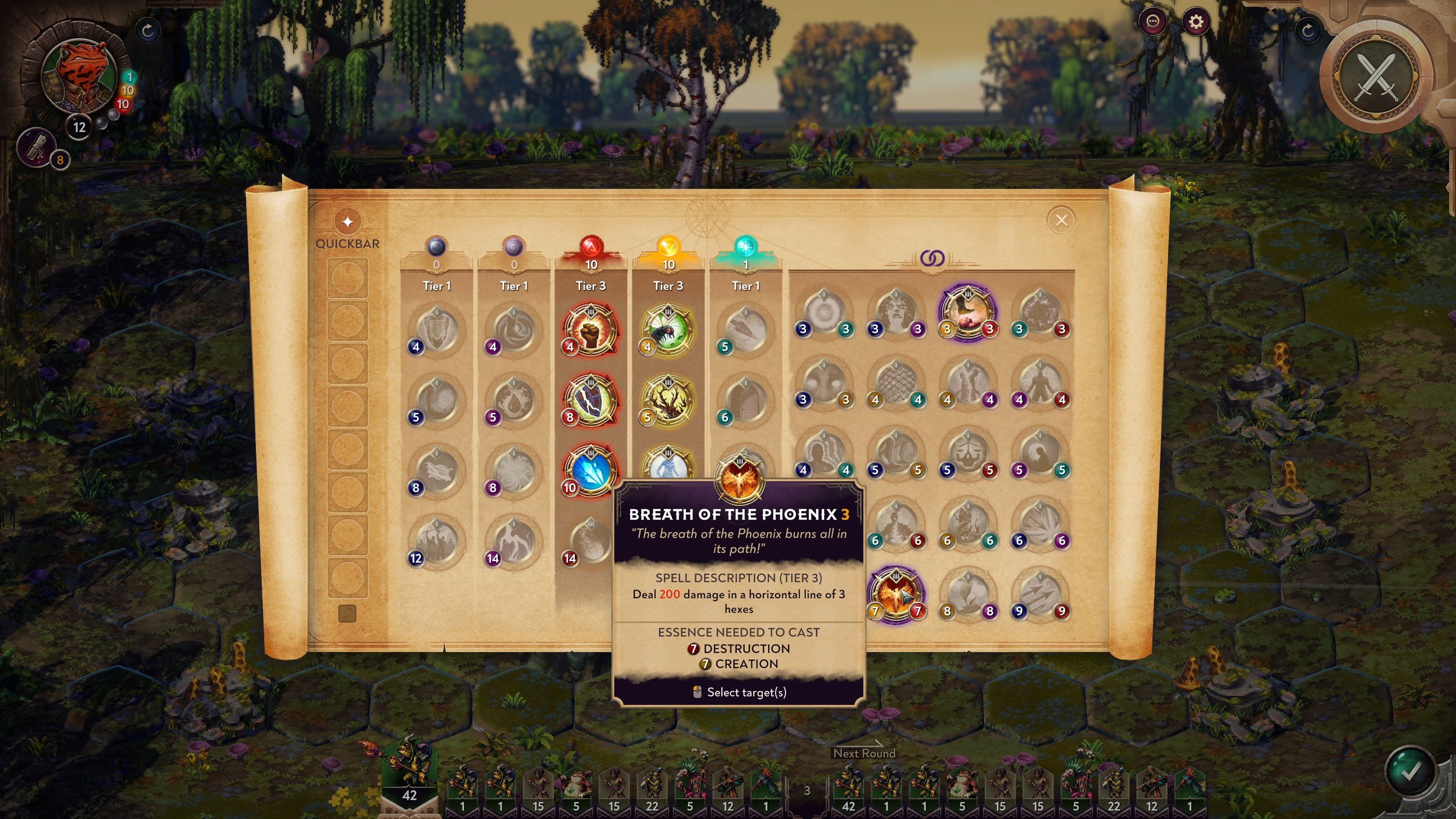Viewport: 1456px width, 819px height.
Task: Toggle the small square below the quickbar
Action: tap(347, 613)
